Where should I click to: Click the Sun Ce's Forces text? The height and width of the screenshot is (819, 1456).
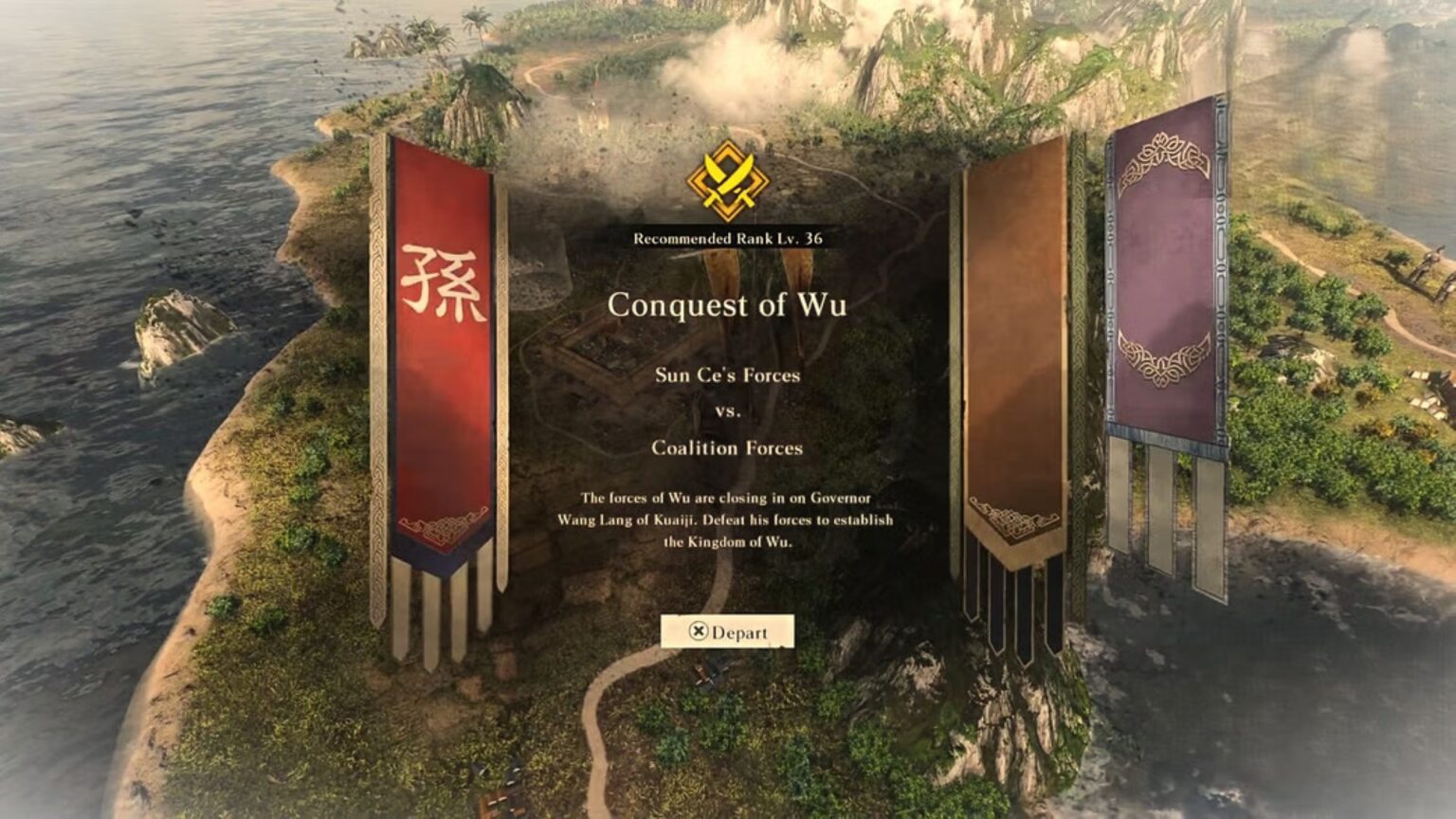[x=728, y=375]
